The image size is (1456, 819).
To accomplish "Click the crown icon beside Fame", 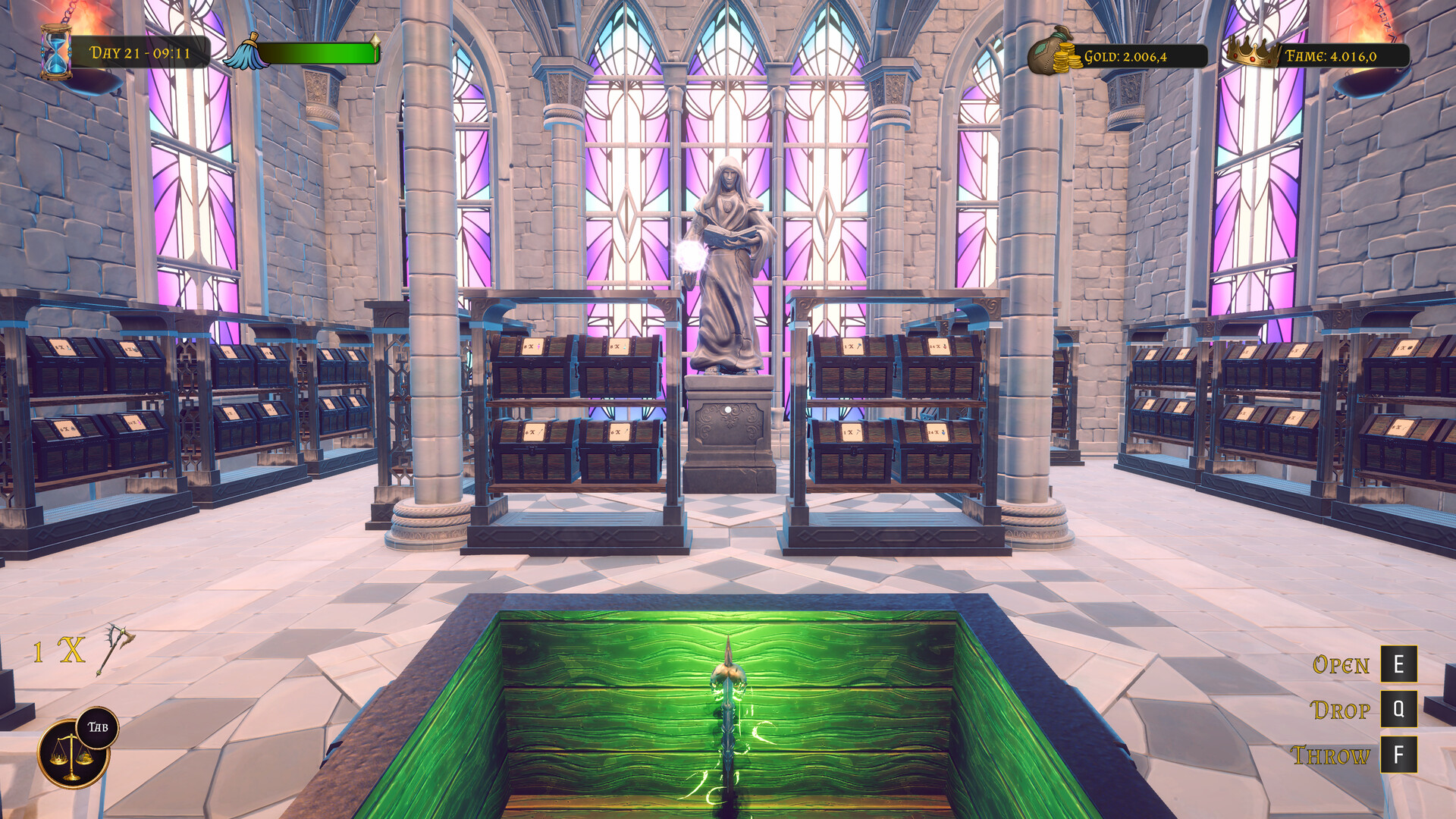I will pos(1252,52).
